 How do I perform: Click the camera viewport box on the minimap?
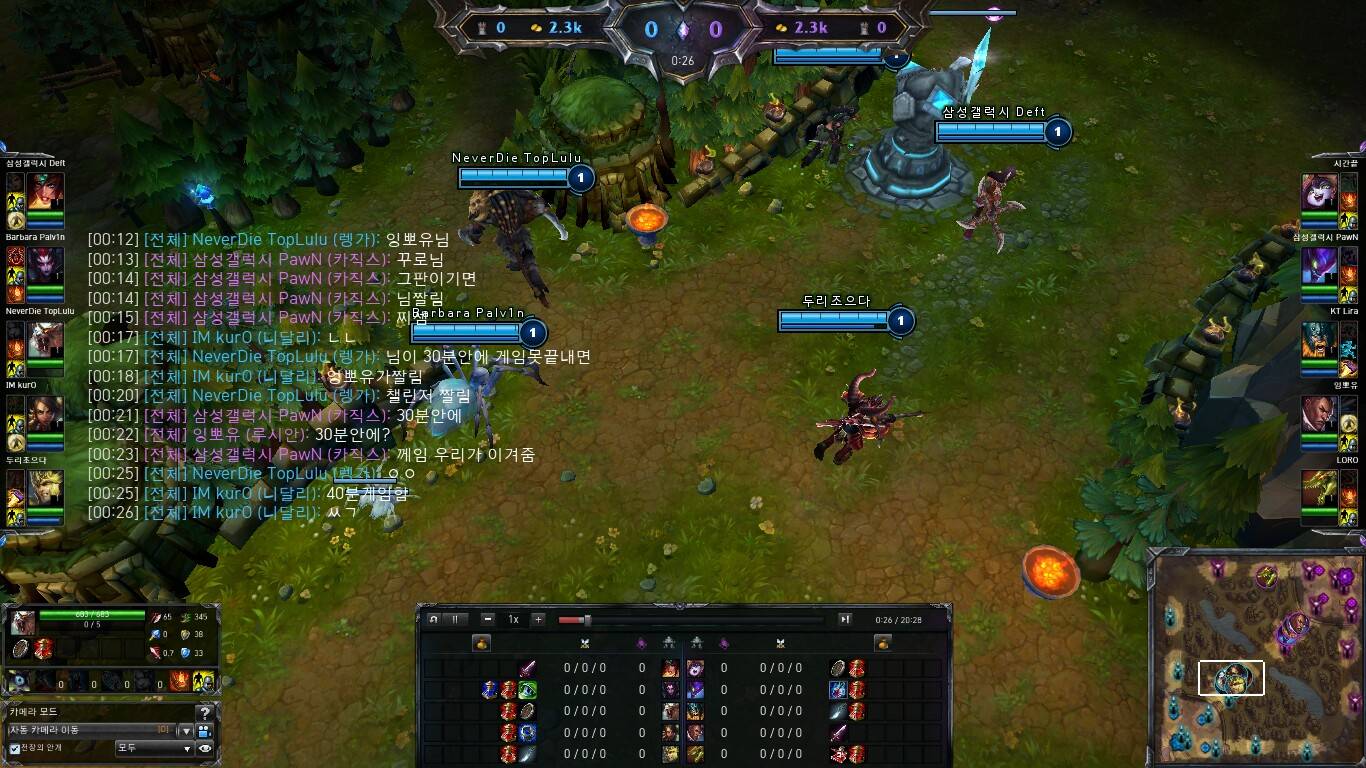click(x=1232, y=677)
